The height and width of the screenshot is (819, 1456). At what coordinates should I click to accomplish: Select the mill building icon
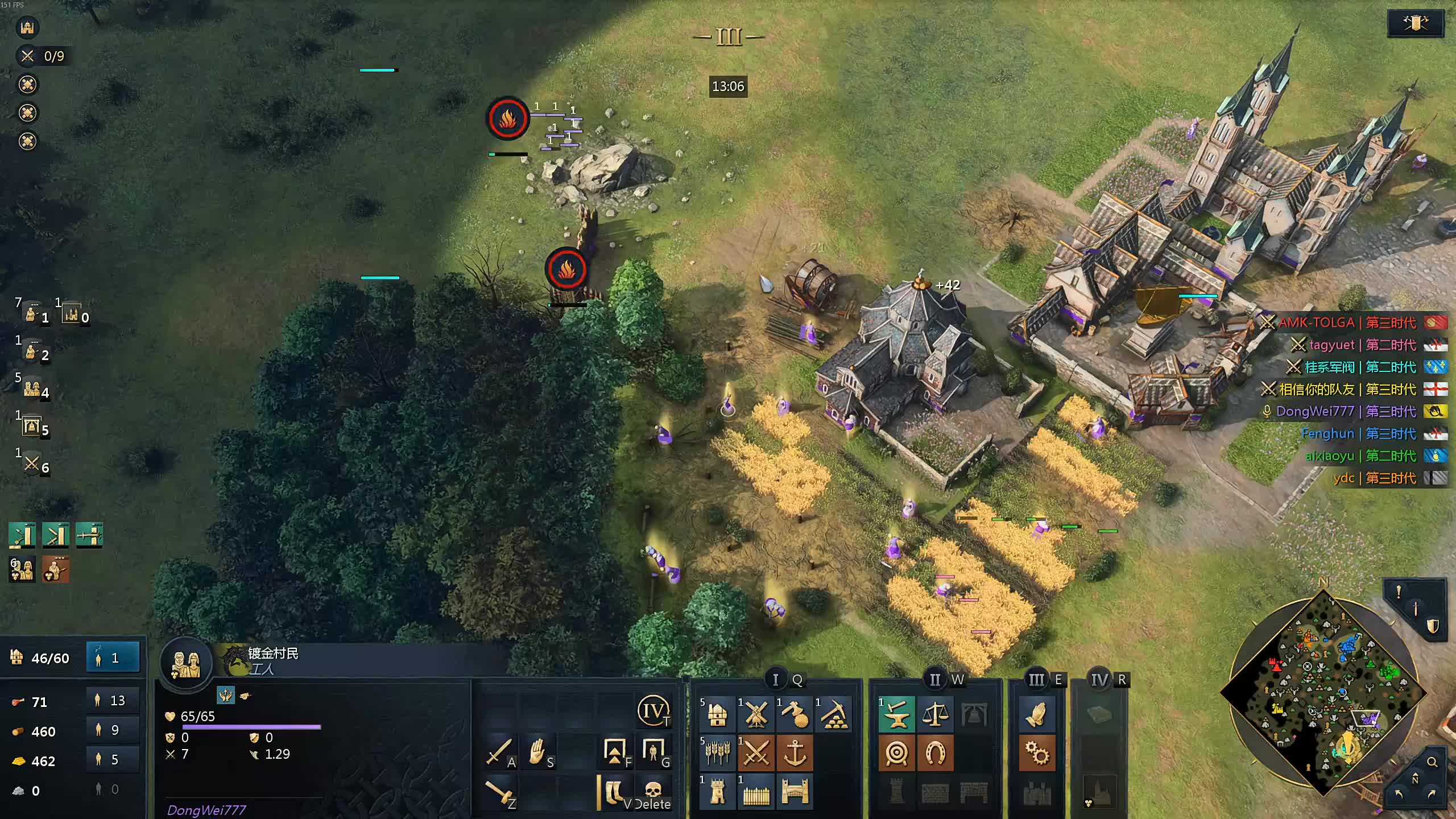[x=756, y=714]
